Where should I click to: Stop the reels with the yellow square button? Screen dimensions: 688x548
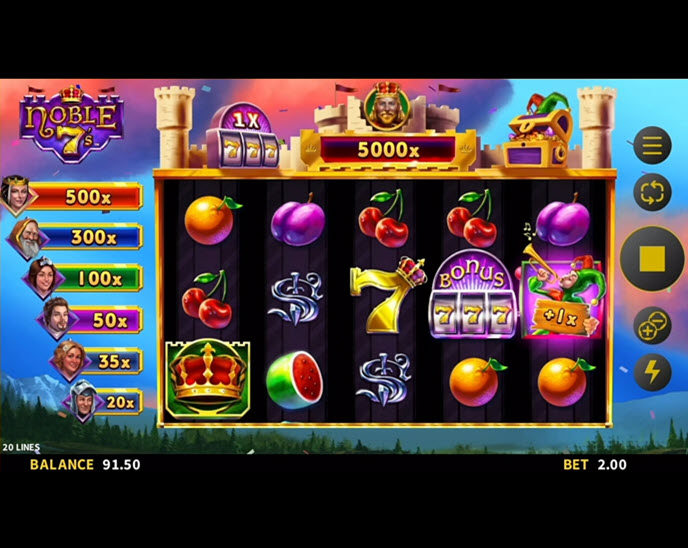[x=652, y=259]
